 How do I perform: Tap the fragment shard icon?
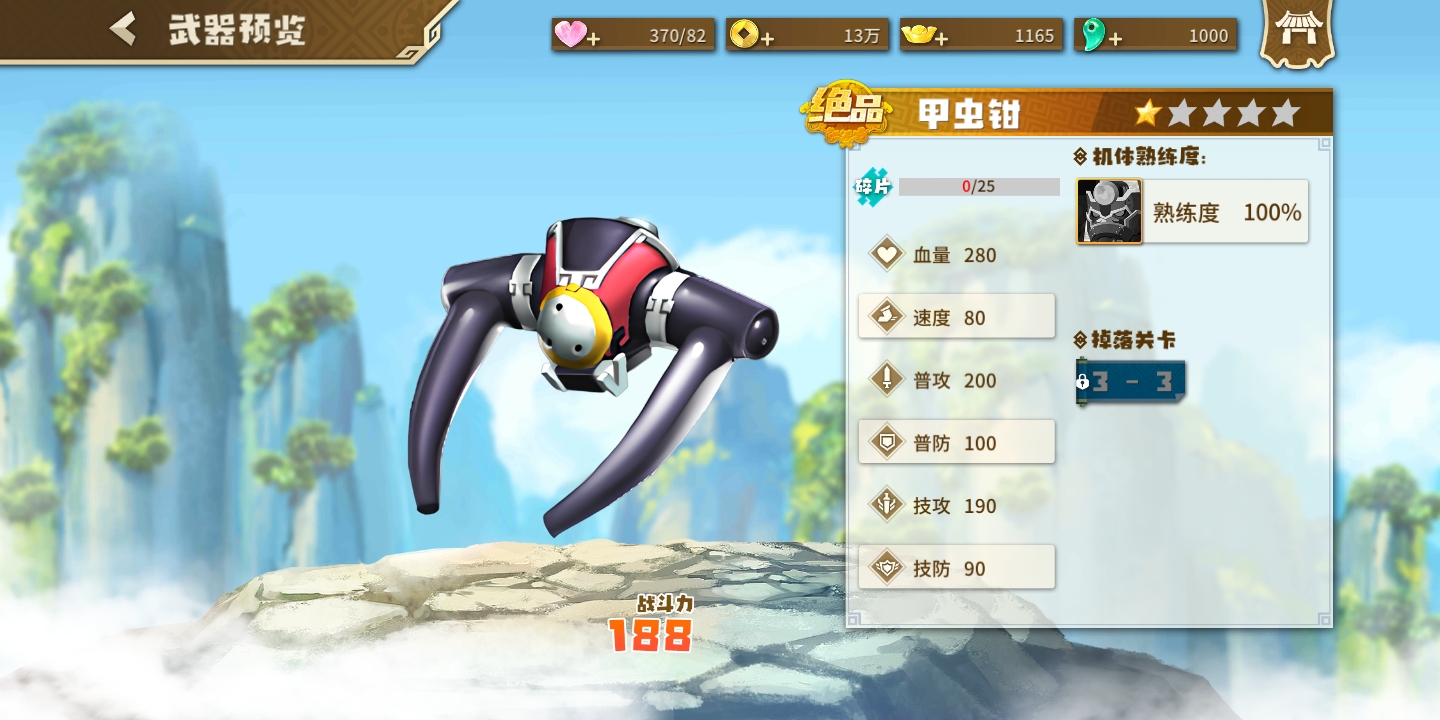coord(872,187)
